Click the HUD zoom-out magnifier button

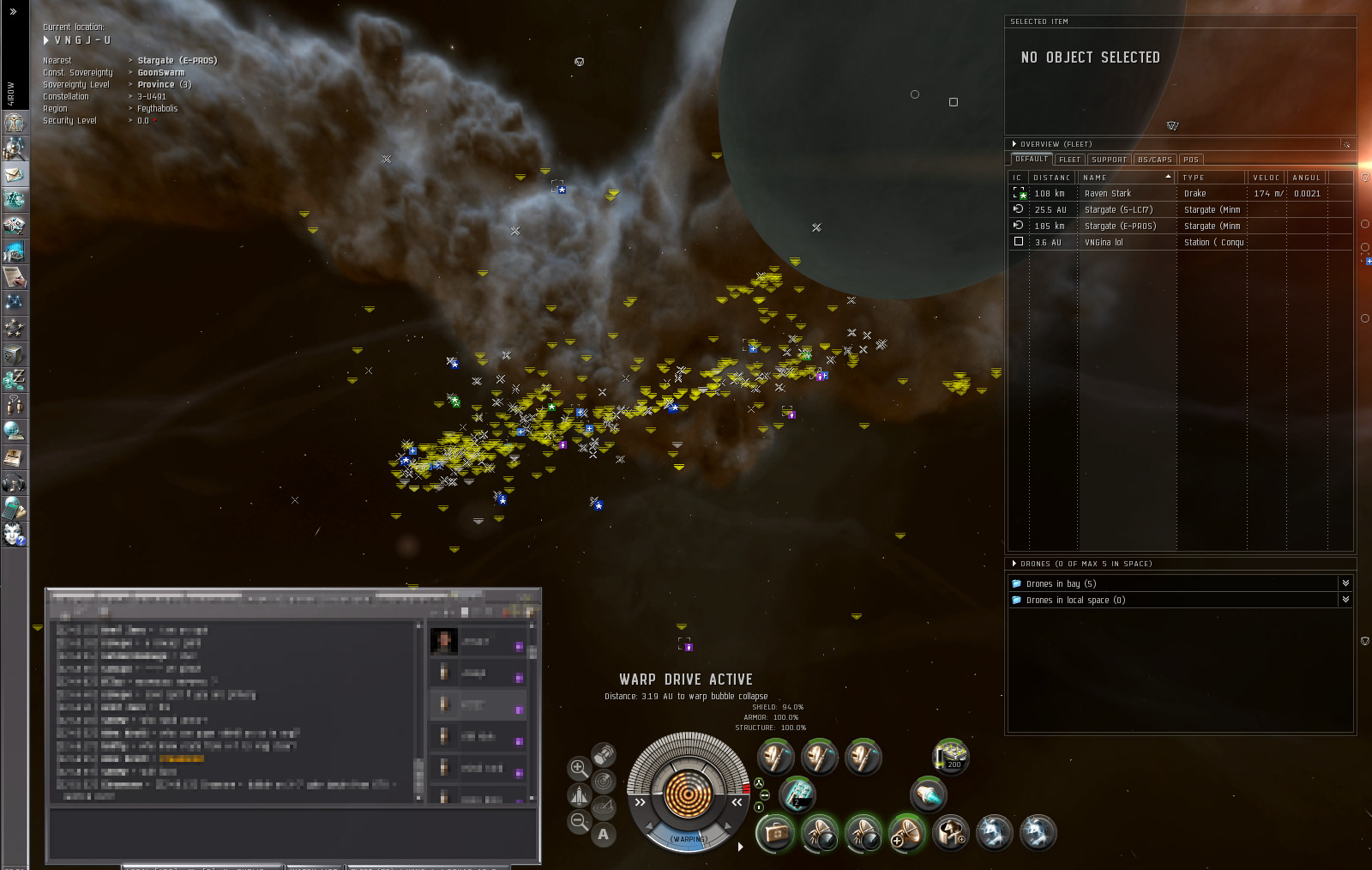(x=579, y=822)
